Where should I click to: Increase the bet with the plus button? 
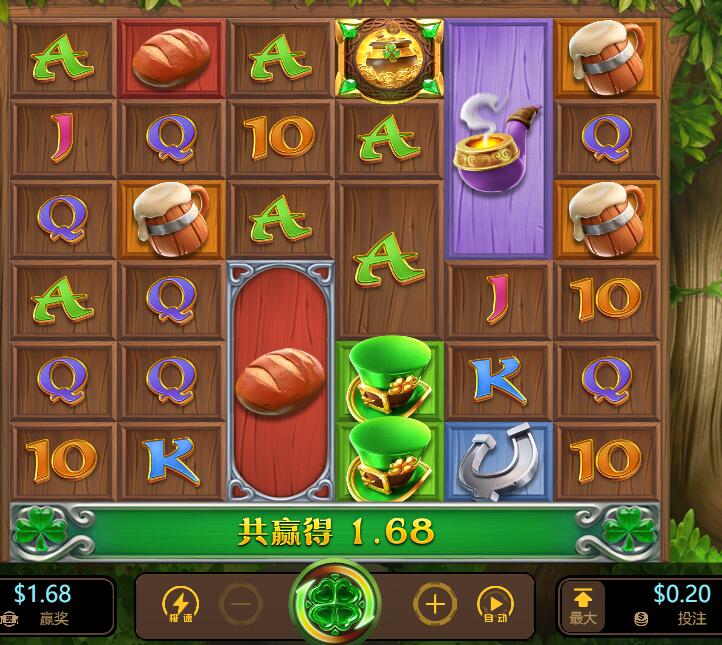click(435, 604)
